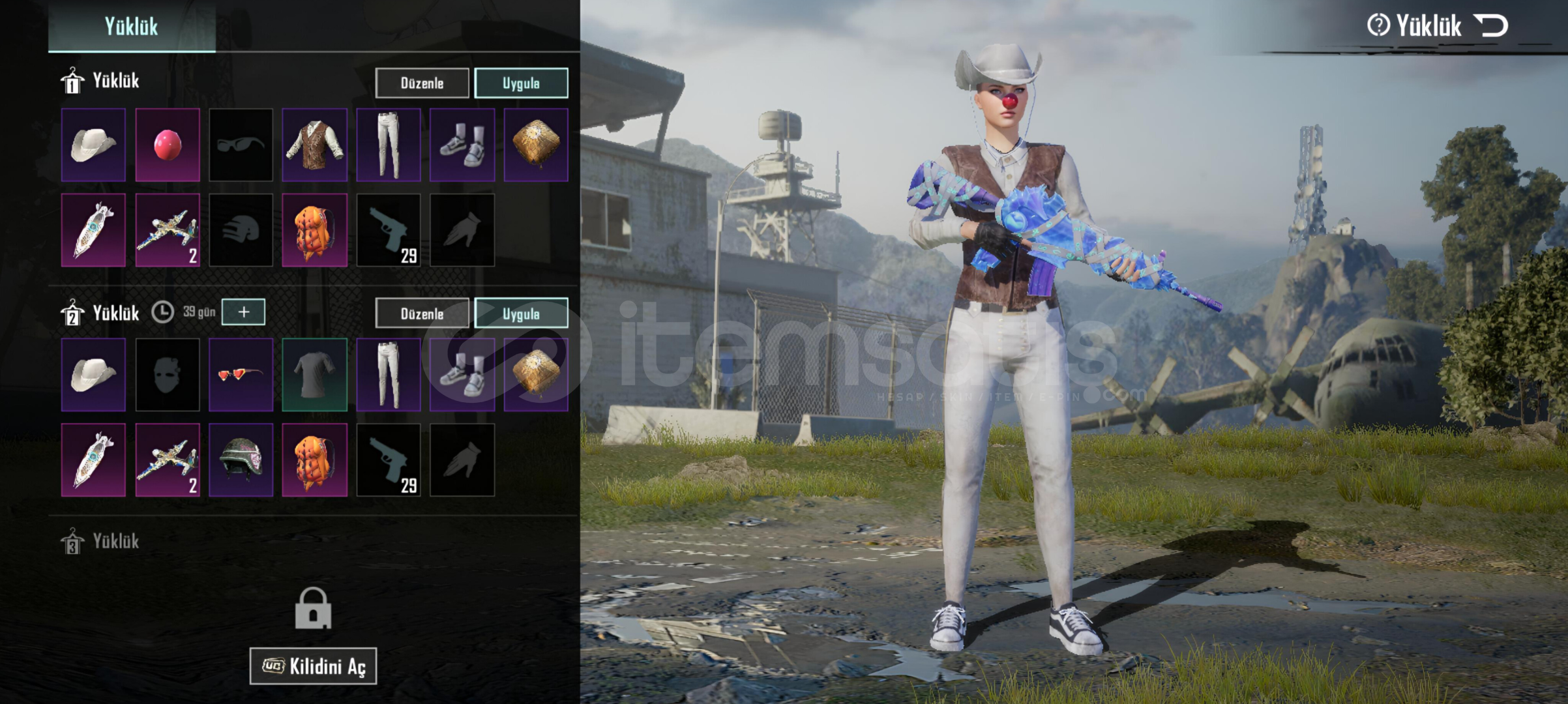Open the help question mark icon
This screenshot has height=704, width=1568.
point(1378,26)
